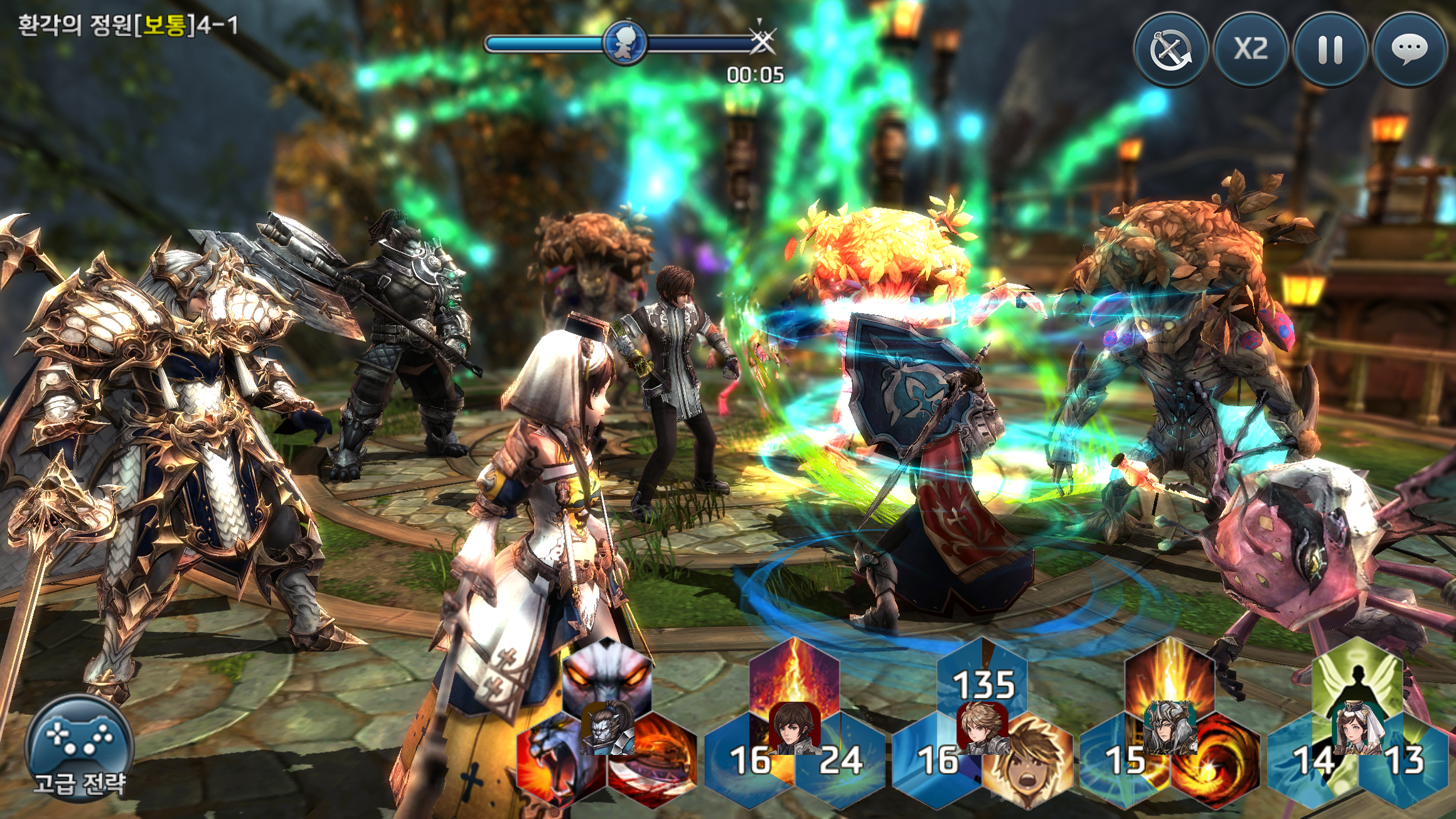Open the chat speech bubble
The image size is (1456, 819).
[x=1410, y=50]
